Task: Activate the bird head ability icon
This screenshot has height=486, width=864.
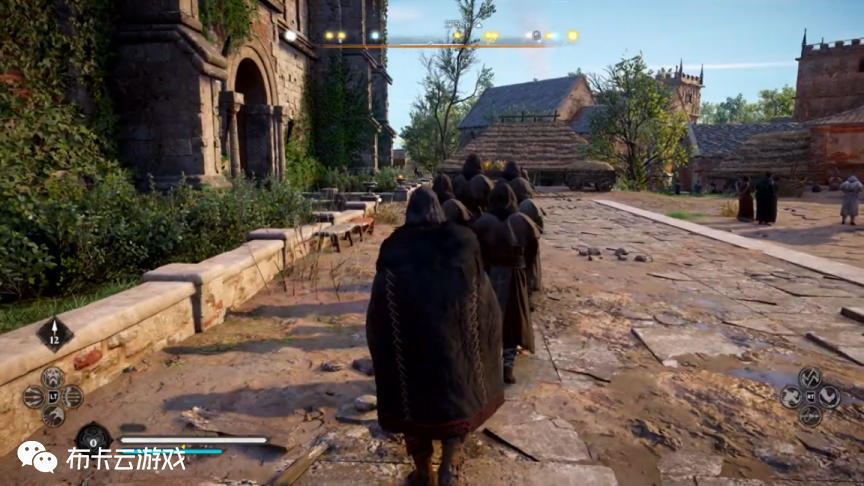Action: coord(53,416)
